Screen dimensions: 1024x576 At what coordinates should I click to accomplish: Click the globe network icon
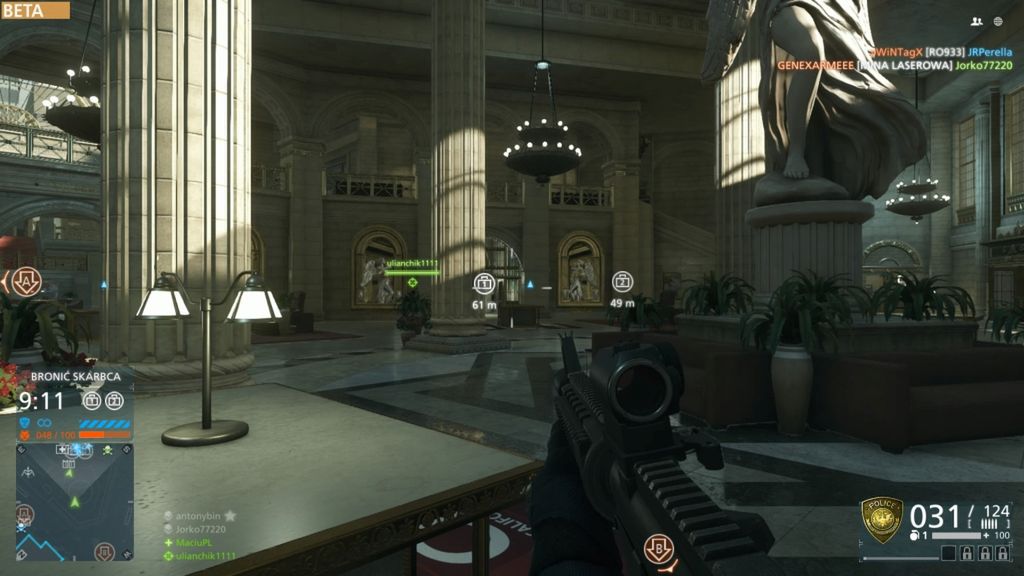pyautogui.click(x=998, y=21)
